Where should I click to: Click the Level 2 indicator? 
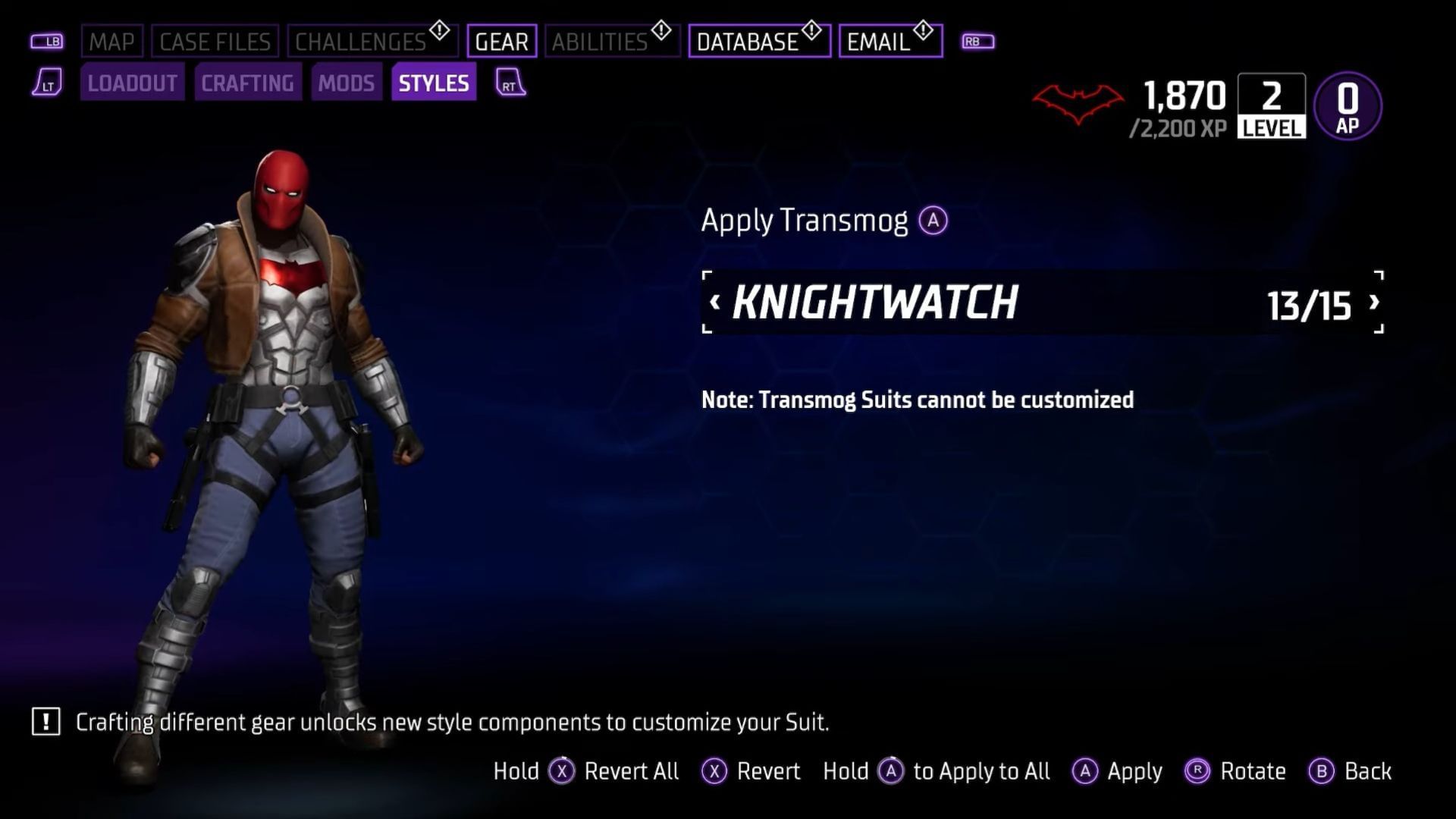tap(1270, 106)
